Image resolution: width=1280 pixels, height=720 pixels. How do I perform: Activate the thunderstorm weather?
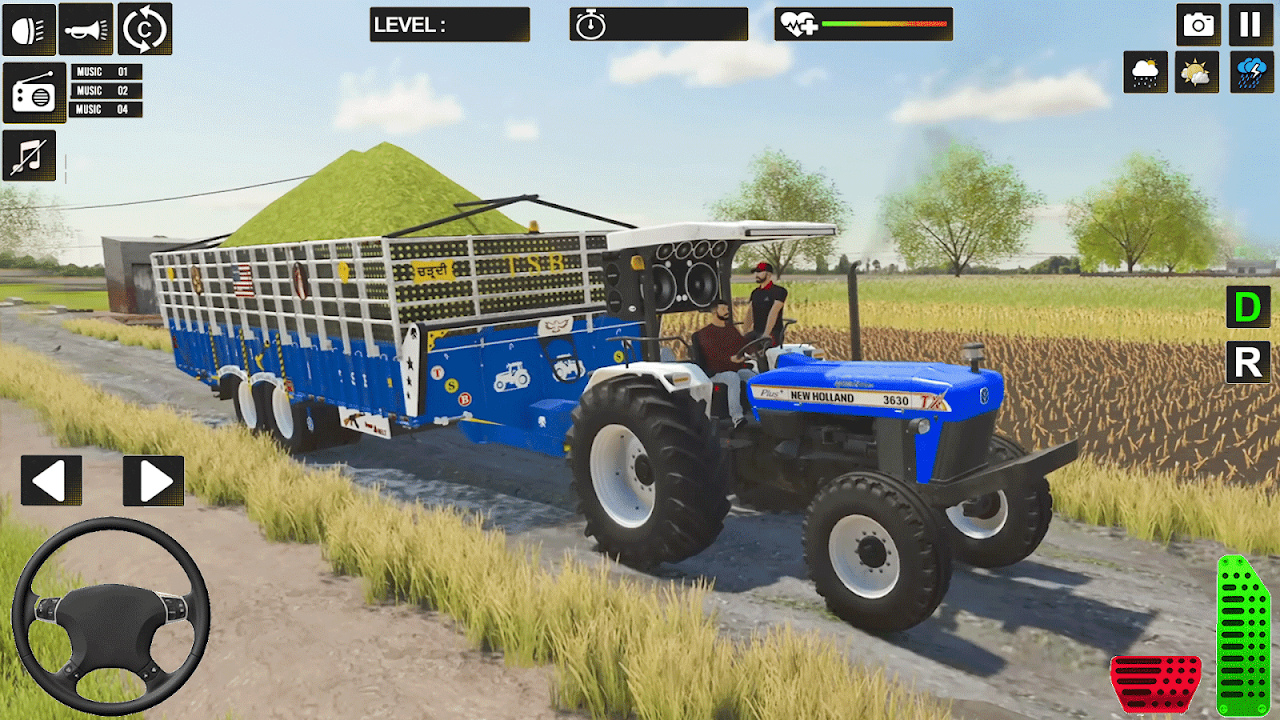coord(1251,72)
